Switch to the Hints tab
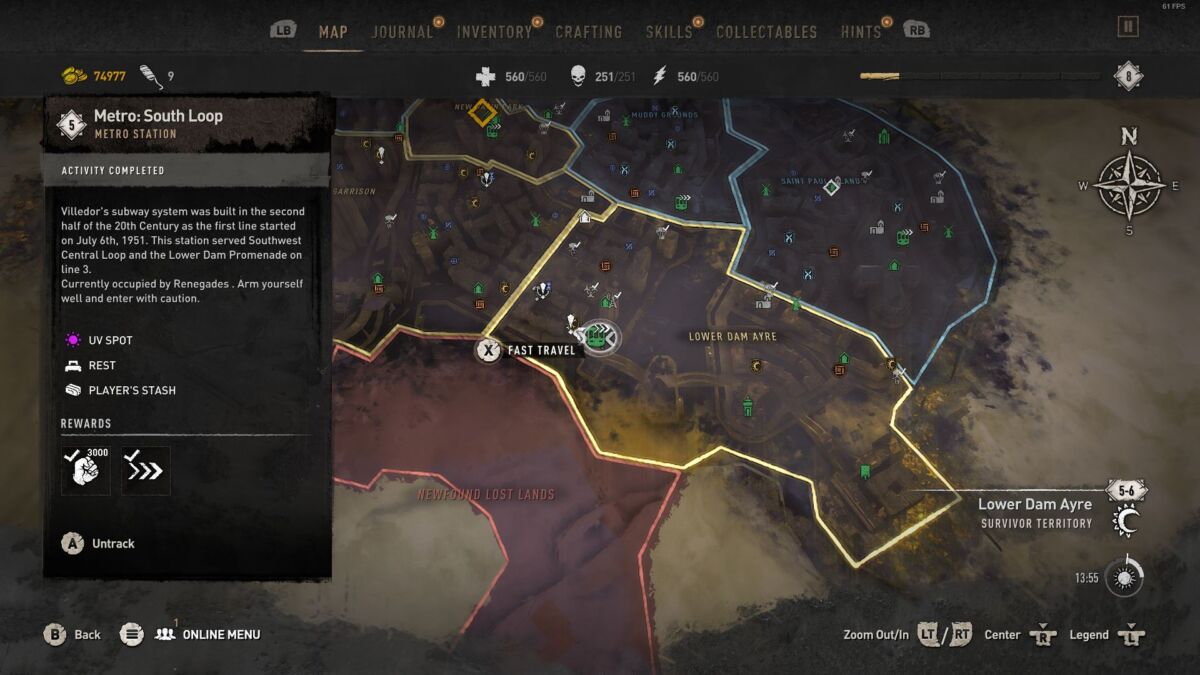The width and height of the screenshot is (1200, 675). coord(860,32)
